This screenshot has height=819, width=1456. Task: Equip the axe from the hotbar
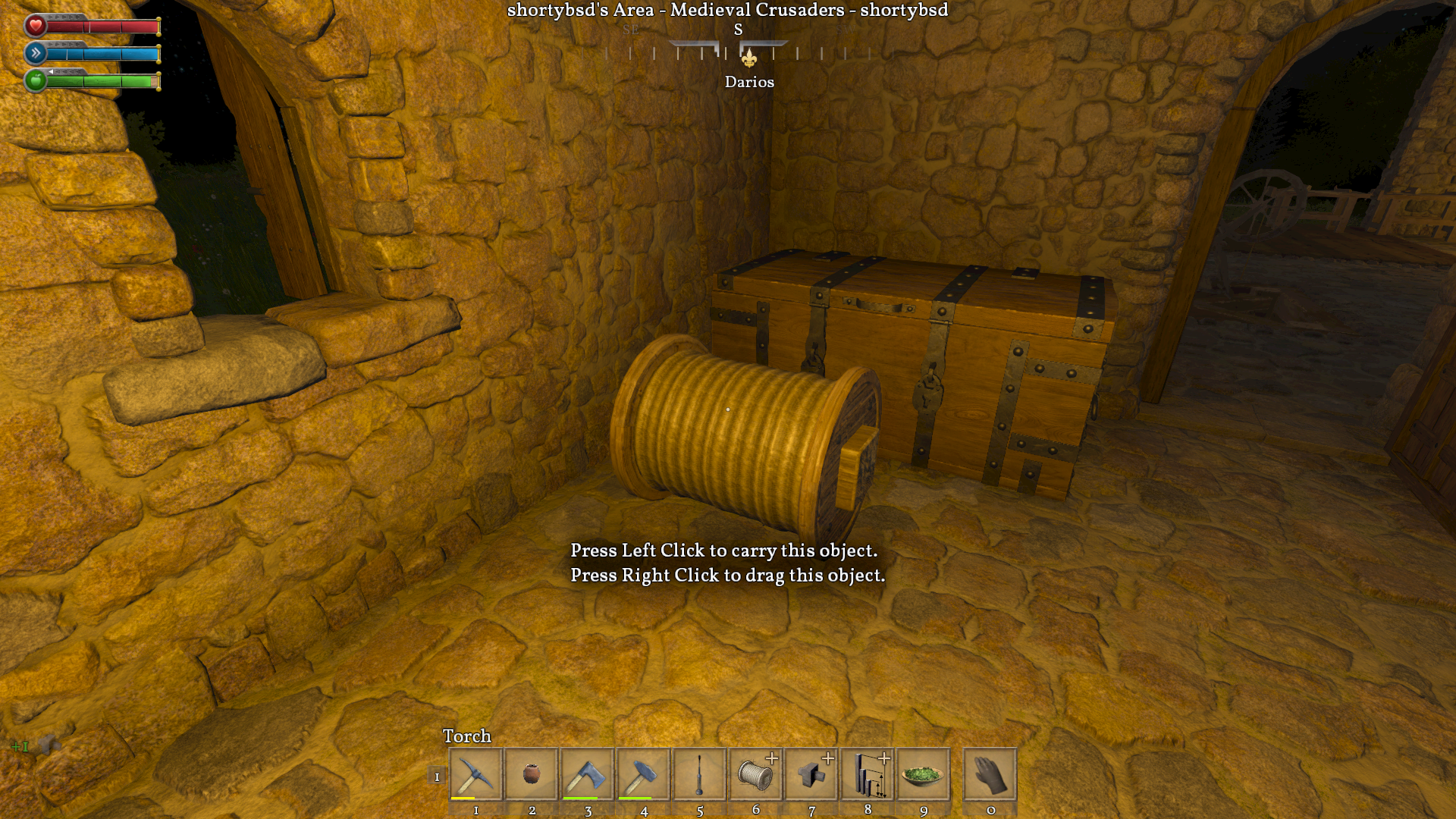click(588, 774)
